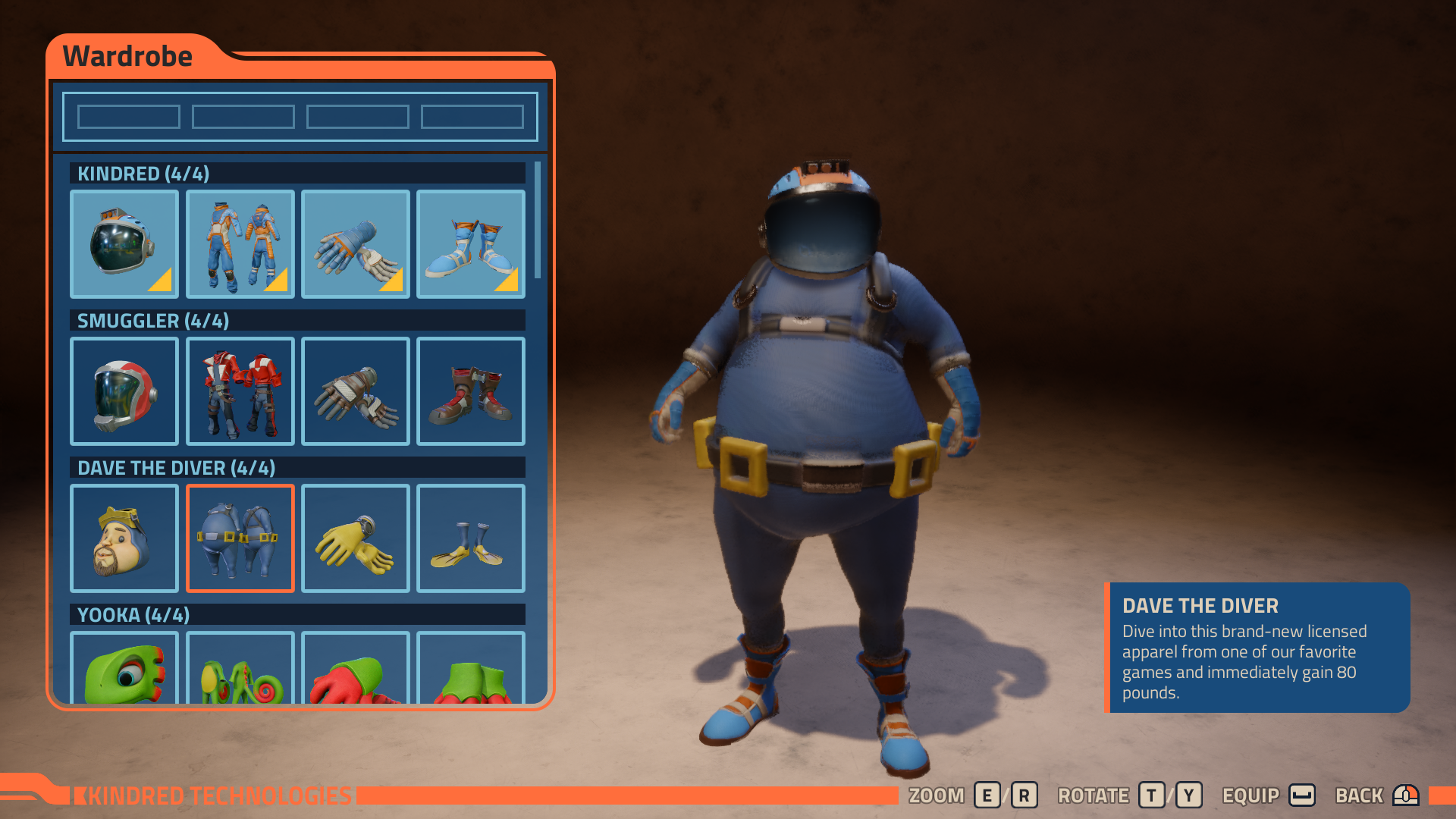Choose the Yooka chameleon head
The width and height of the screenshot is (1456, 819).
124,668
